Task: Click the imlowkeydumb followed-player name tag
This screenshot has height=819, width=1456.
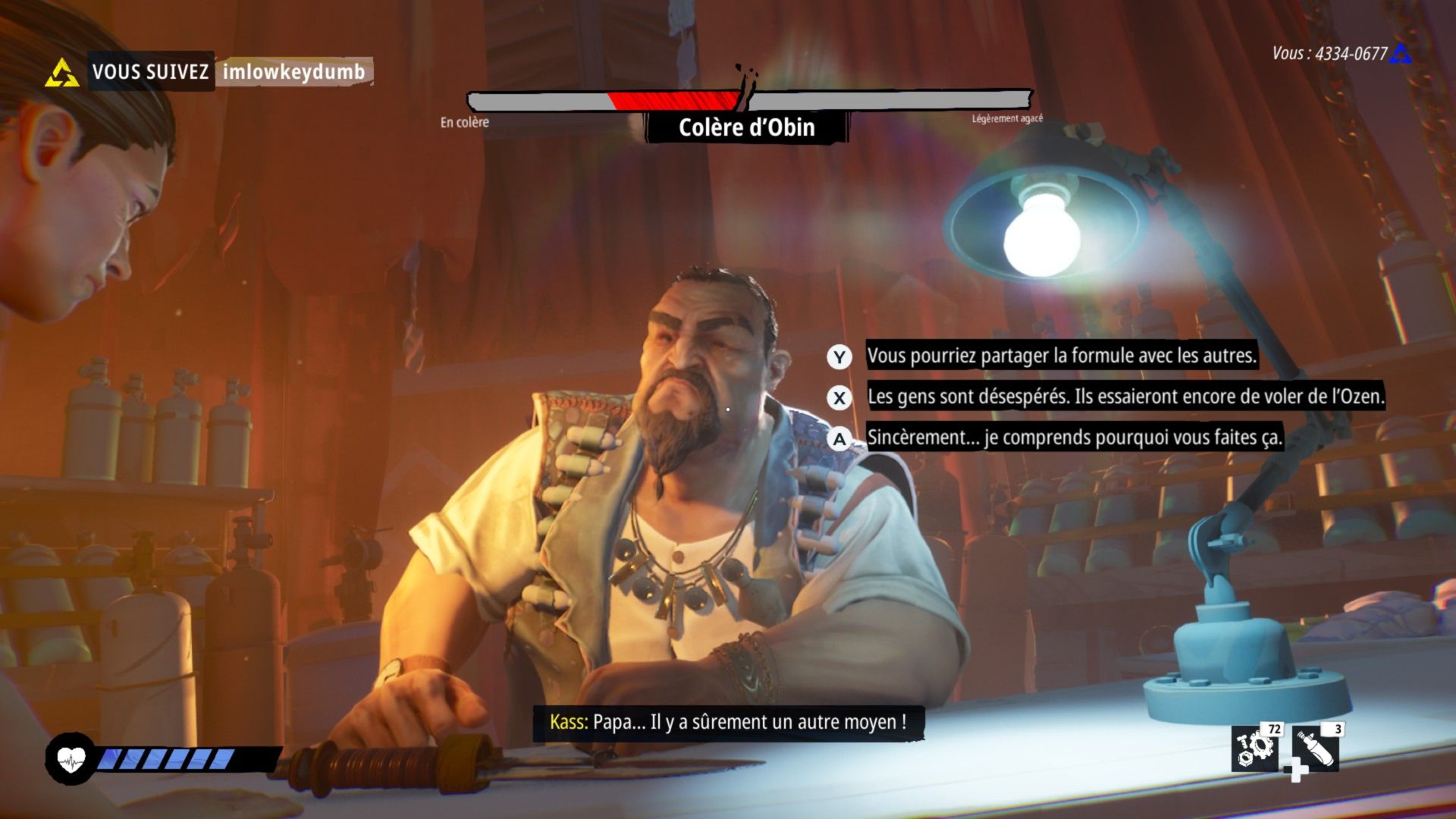Action: pos(294,72)
